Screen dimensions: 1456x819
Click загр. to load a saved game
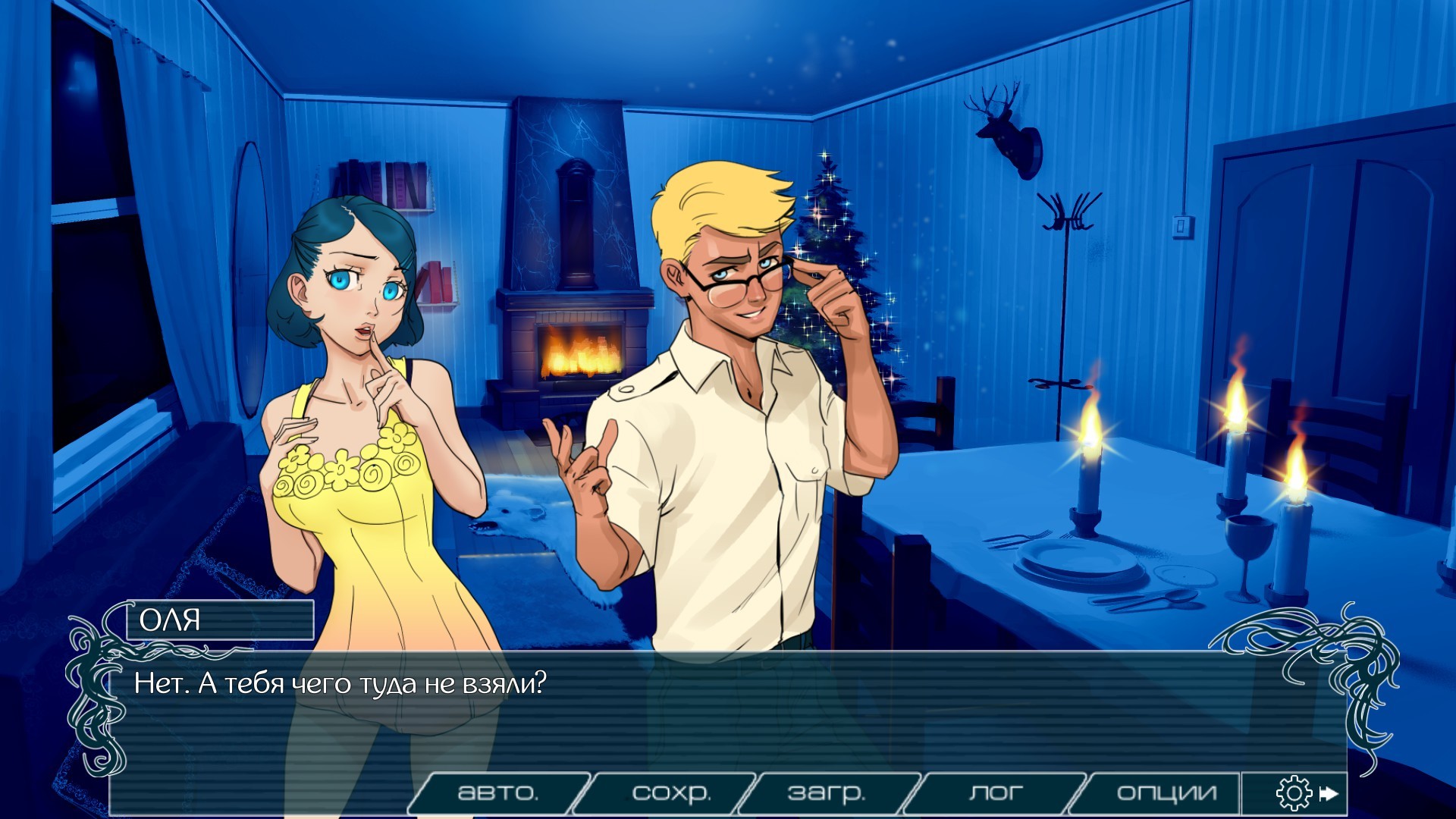pyautogui.click(x=827, y=792)
